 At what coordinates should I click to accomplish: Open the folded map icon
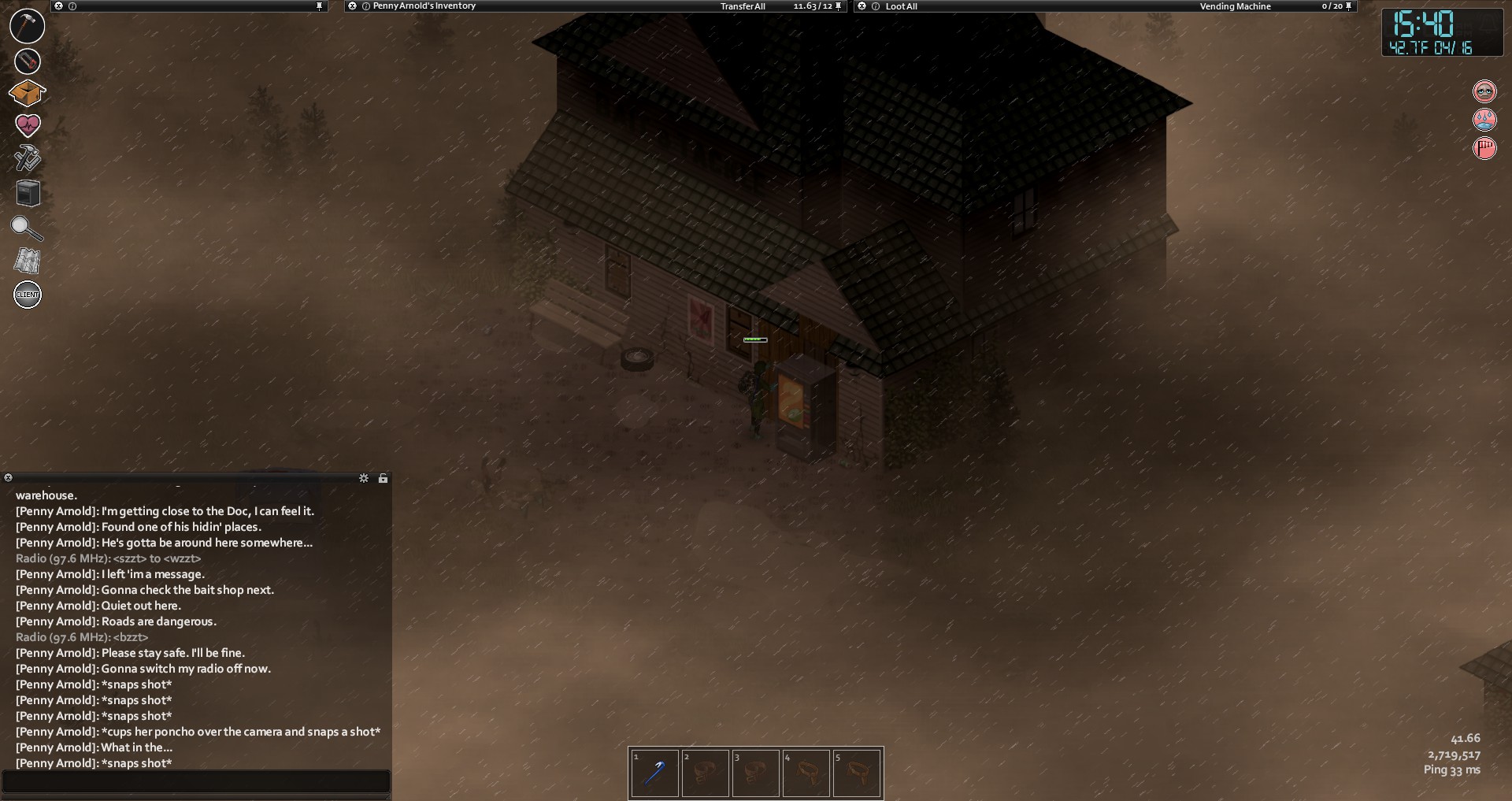click(28, 261)
